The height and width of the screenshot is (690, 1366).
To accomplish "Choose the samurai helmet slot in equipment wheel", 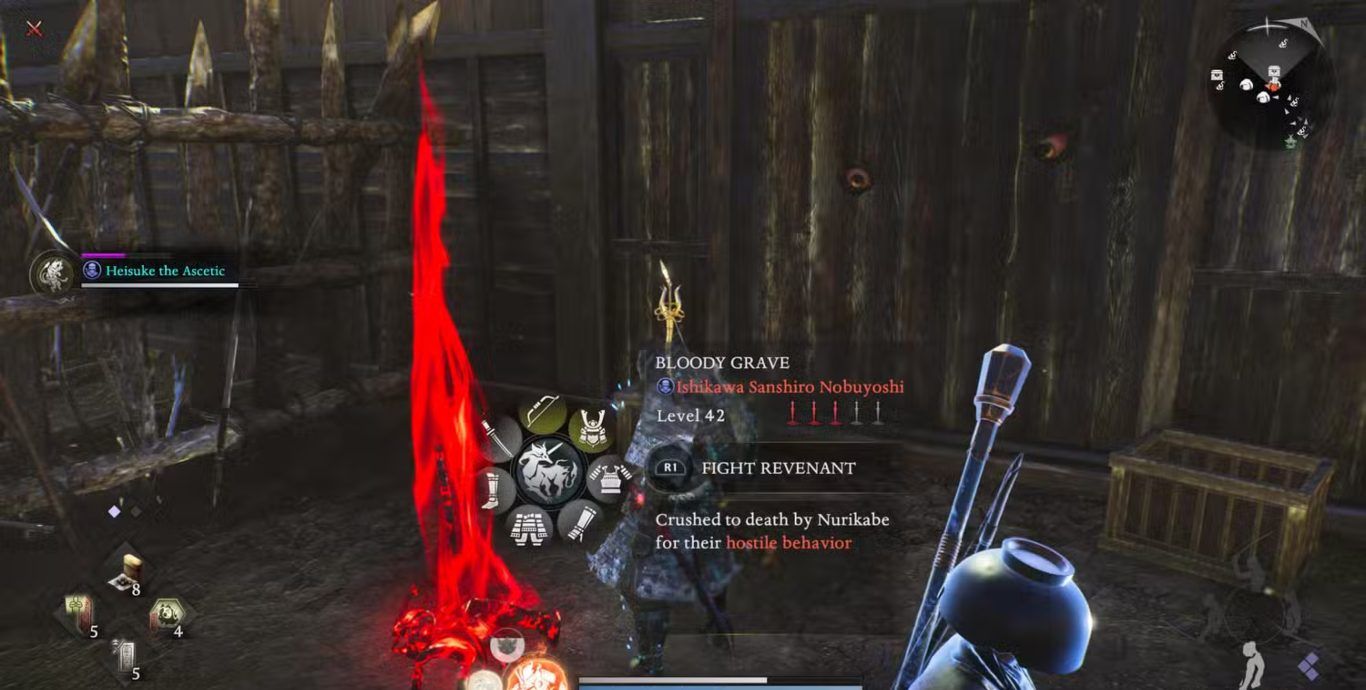I will click(592, 427).
